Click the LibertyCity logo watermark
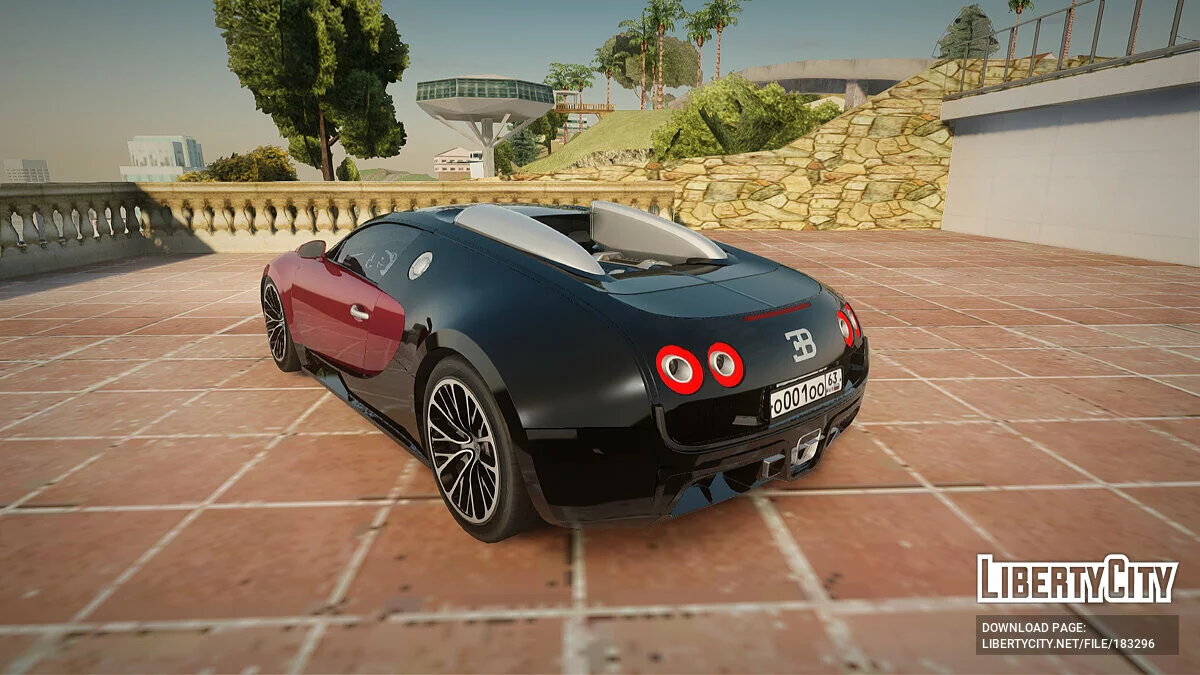 pos(1077,579)
